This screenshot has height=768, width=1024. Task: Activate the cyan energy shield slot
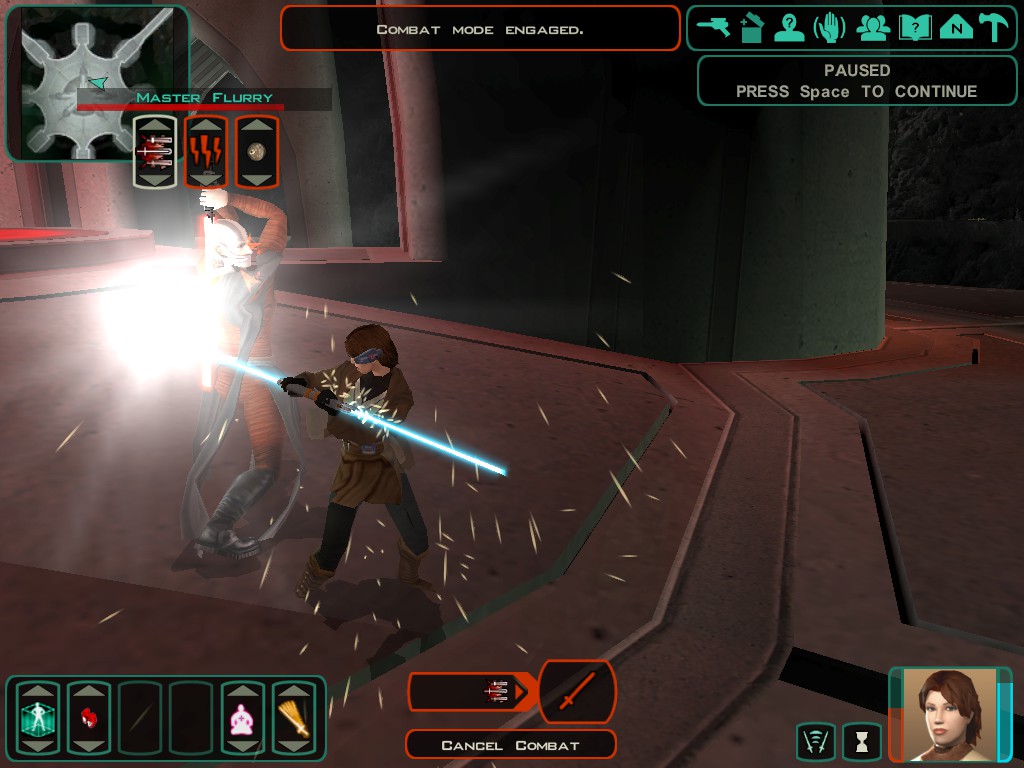[38, 717]
